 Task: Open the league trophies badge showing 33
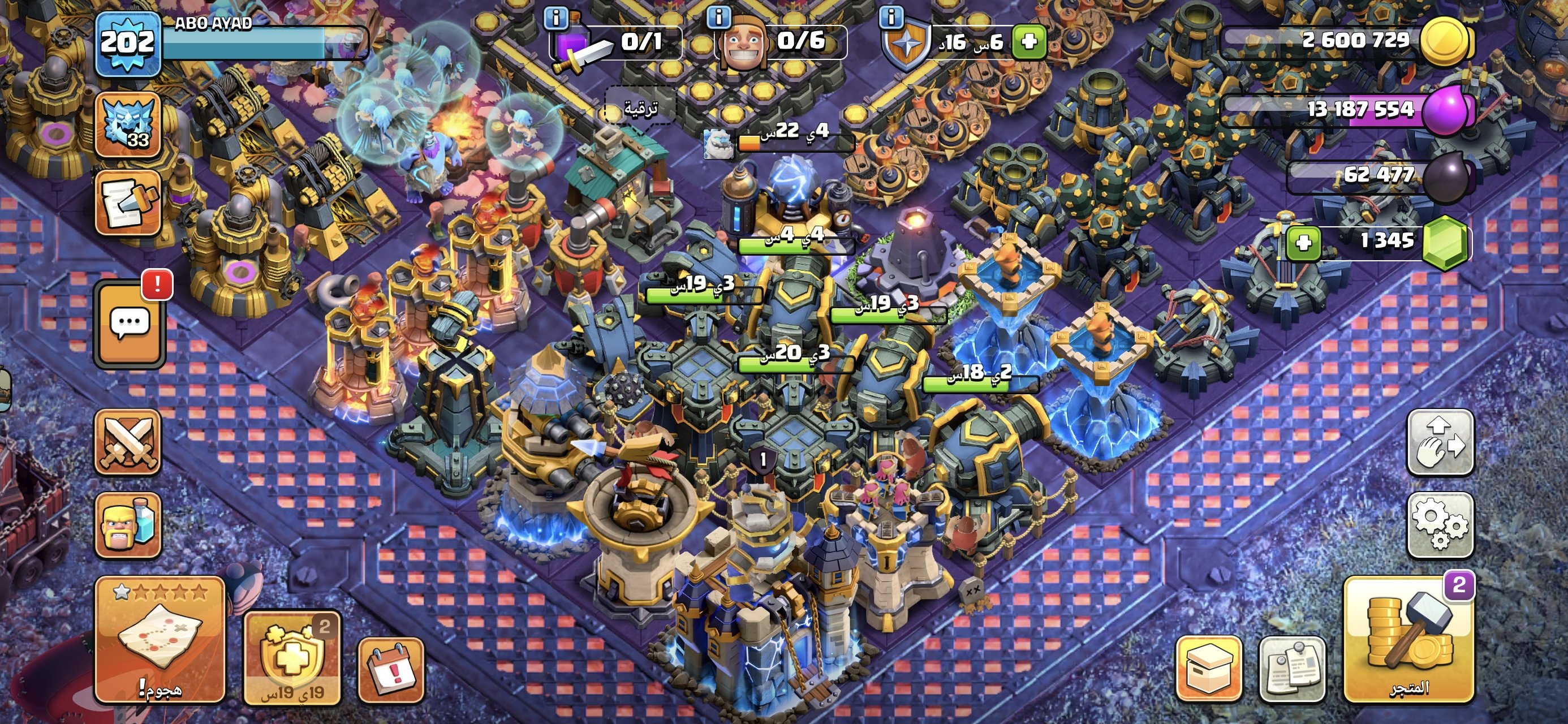click(x=128, y=125)
